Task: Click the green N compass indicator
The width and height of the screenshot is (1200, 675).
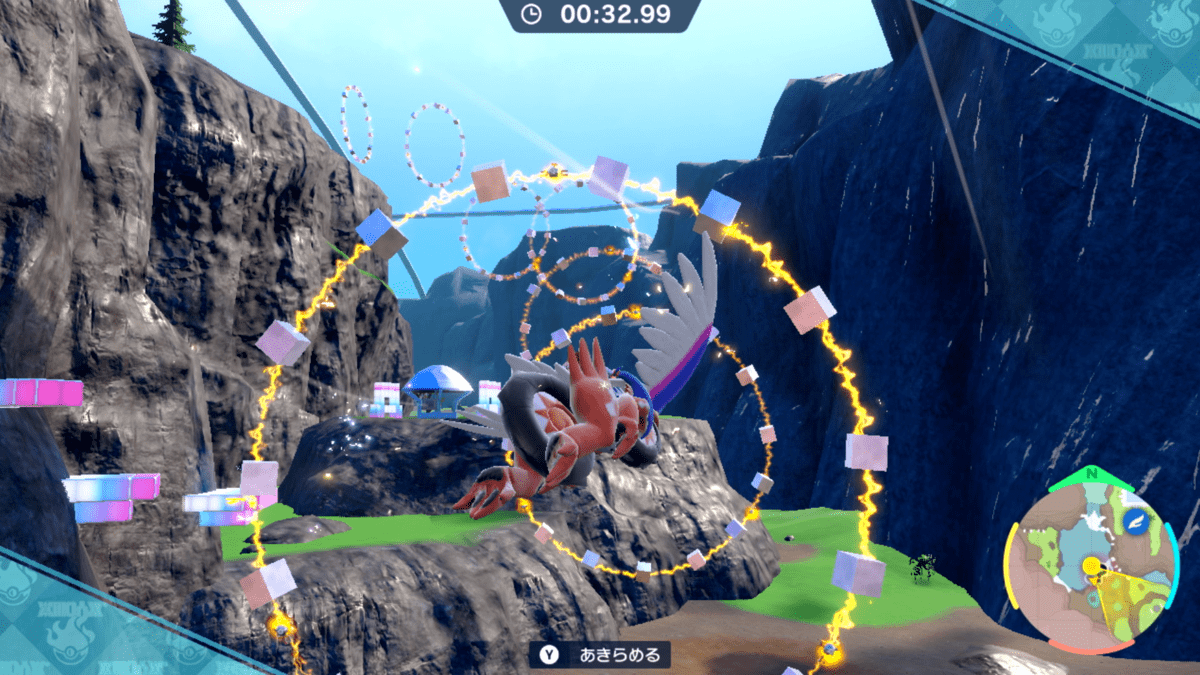Action: 1090,474
